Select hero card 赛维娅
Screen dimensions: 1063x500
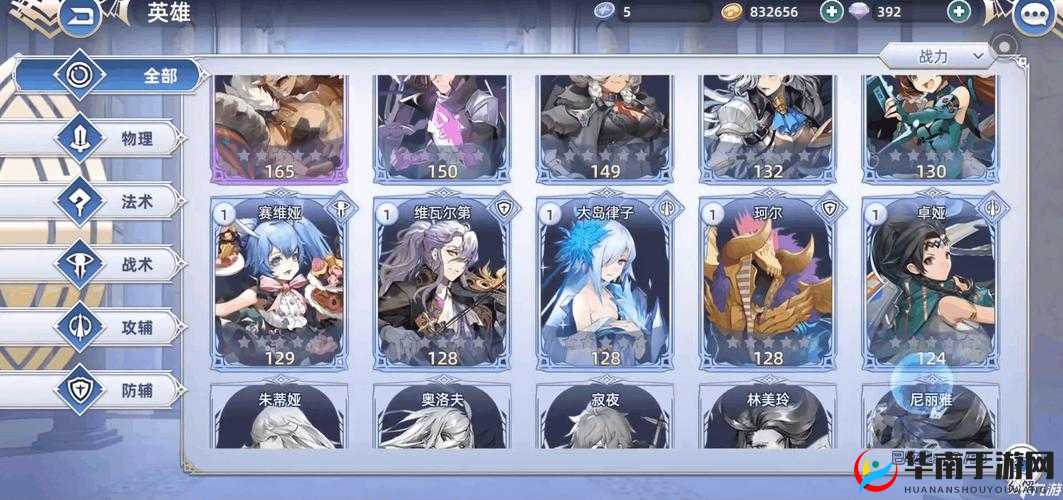point(279,283)
